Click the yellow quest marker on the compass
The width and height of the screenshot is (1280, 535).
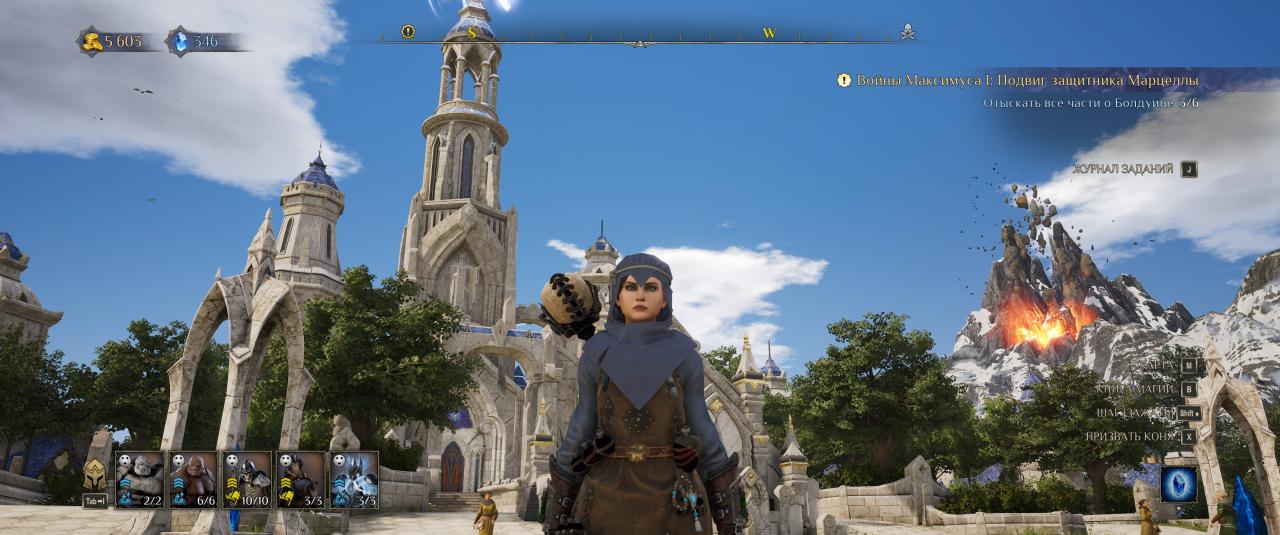pyautogui.click(x=408, y=32)
